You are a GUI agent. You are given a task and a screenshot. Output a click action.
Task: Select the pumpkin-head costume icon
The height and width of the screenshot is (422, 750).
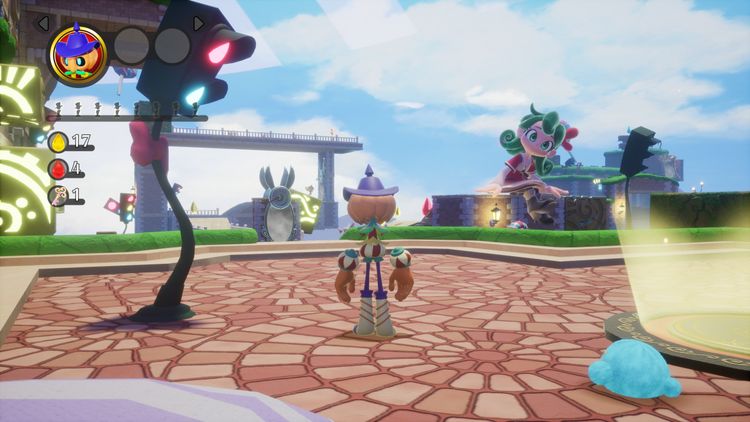tap(77, 51)
